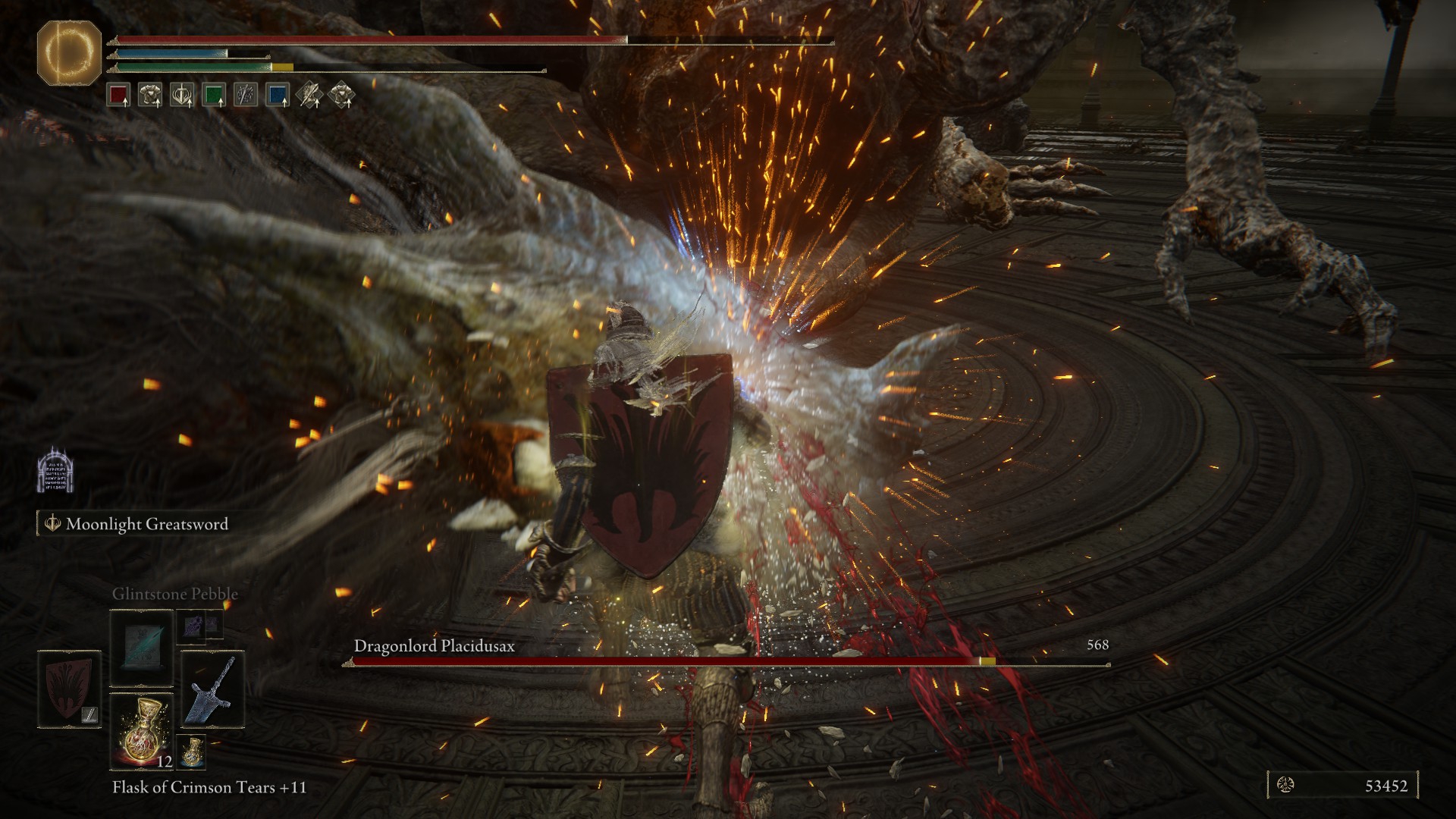Click the green square buff icon
This screenshot has width=1456, height=819.
click(x=215, y=95)
